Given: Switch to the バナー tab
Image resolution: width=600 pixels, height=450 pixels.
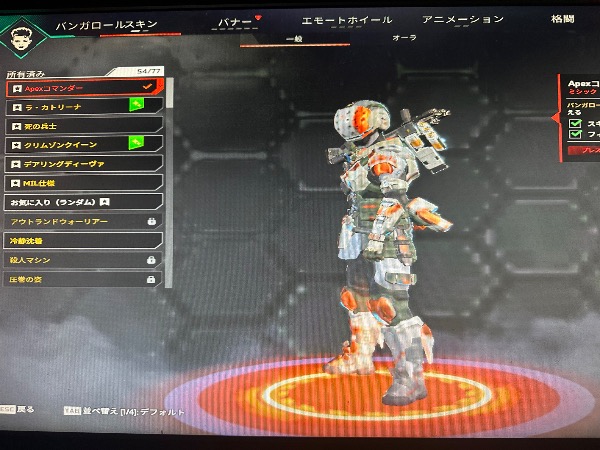Looking at the screenshot, I should (236, 21).
